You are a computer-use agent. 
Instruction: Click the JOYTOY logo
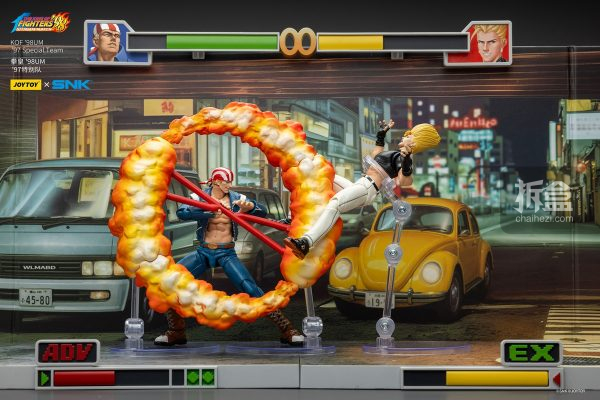pos(25,85)
